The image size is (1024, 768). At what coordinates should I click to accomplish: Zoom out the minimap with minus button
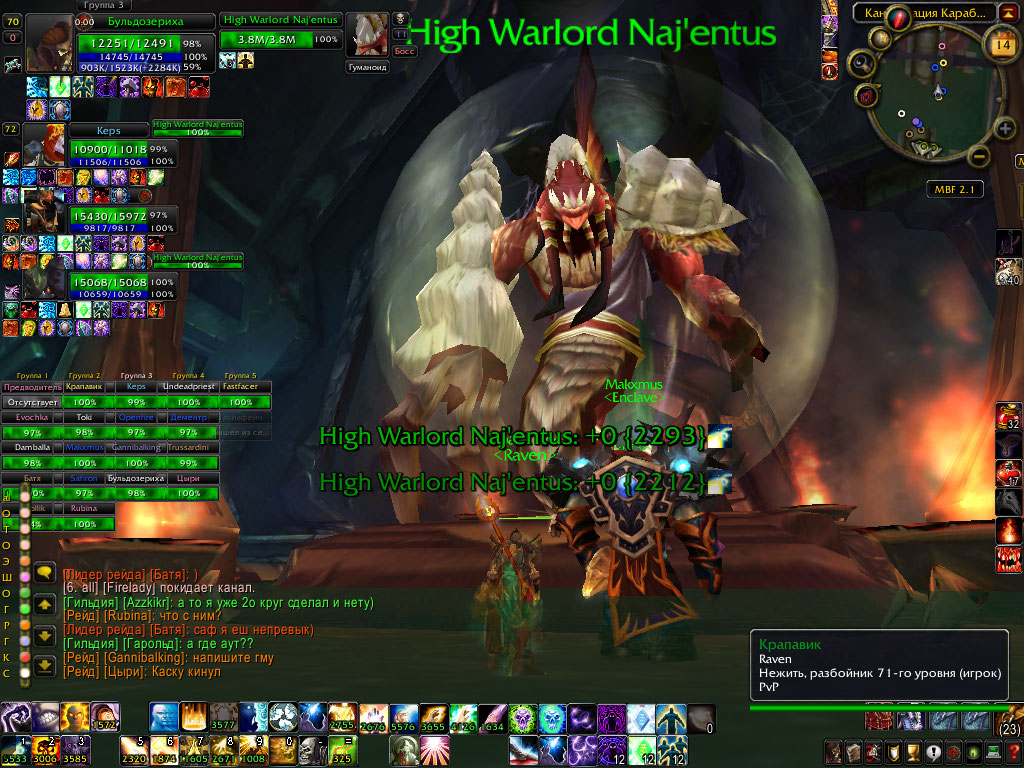click(x=979, y=157)
